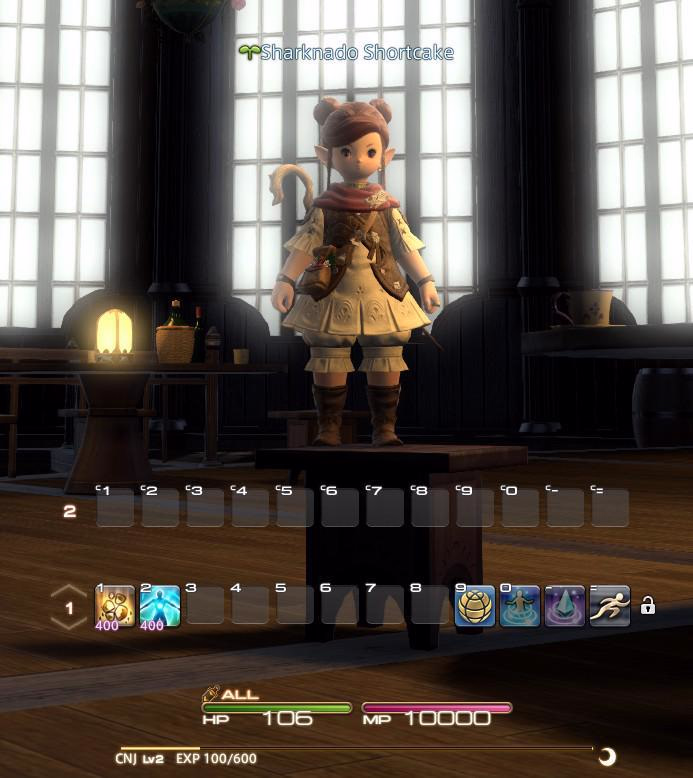
Task: Activate the golden globe icon in slot 9
Action: pyautogui.click(x=475, y=606)
